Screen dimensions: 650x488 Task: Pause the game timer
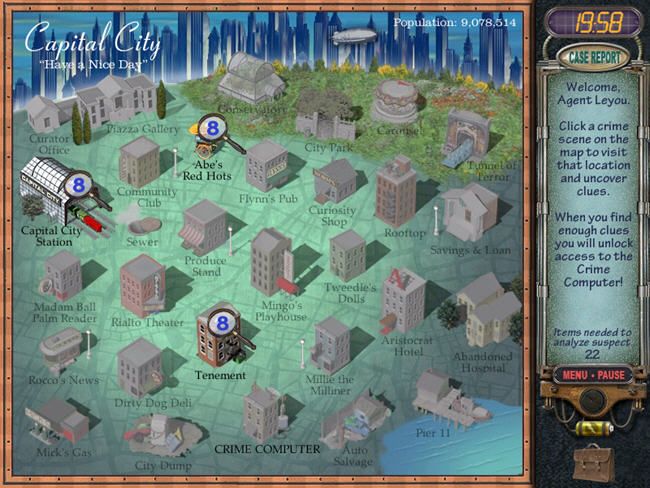[611, 375]
